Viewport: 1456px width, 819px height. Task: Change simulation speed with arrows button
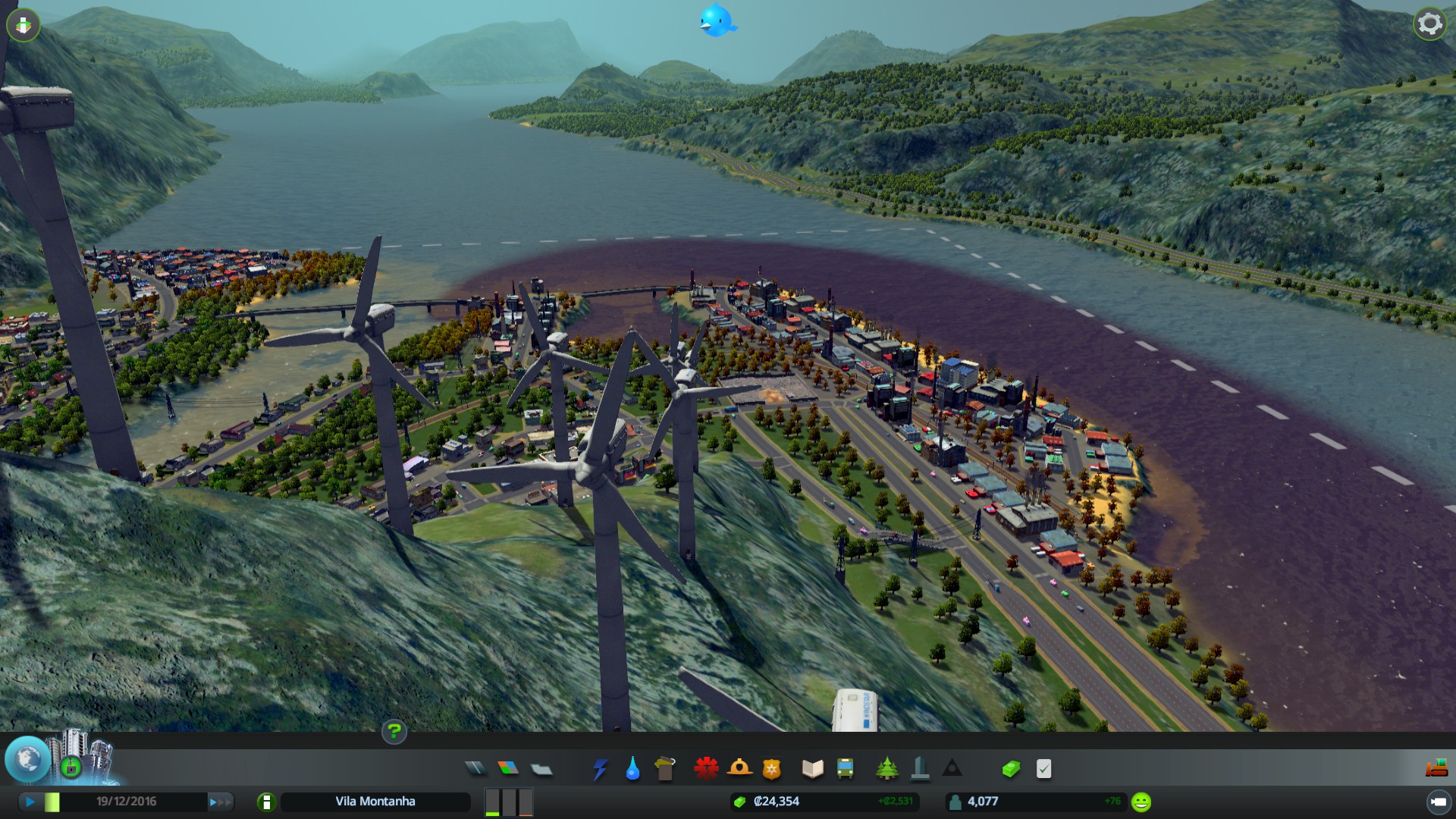click(x=220, y=802)
